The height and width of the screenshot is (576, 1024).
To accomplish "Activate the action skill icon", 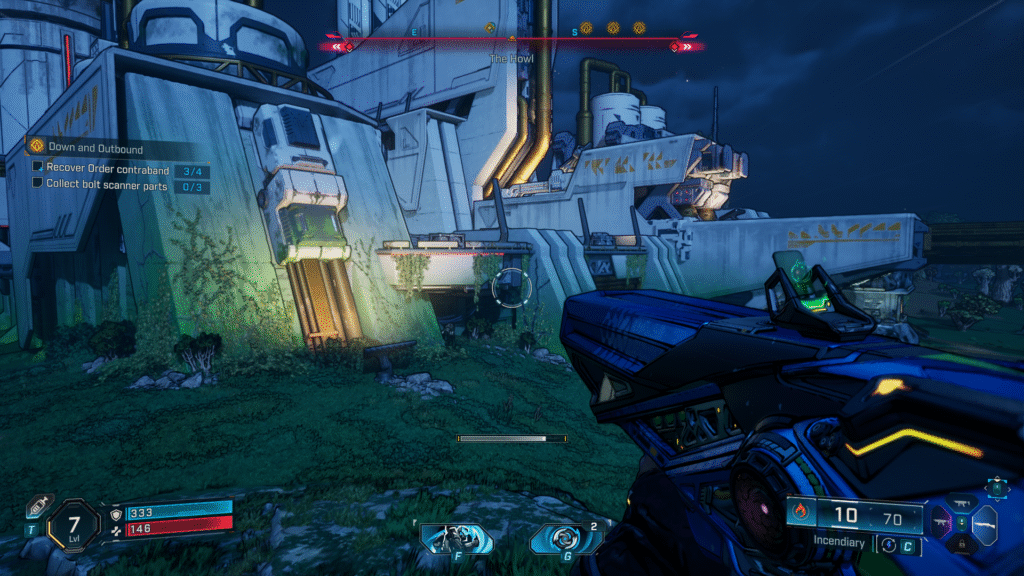I will tap(455, 539).
